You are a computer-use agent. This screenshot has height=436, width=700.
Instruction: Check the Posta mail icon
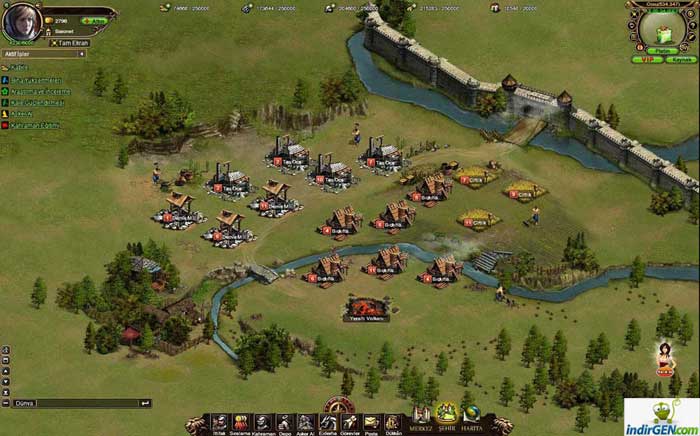click(x=371, y=423)
